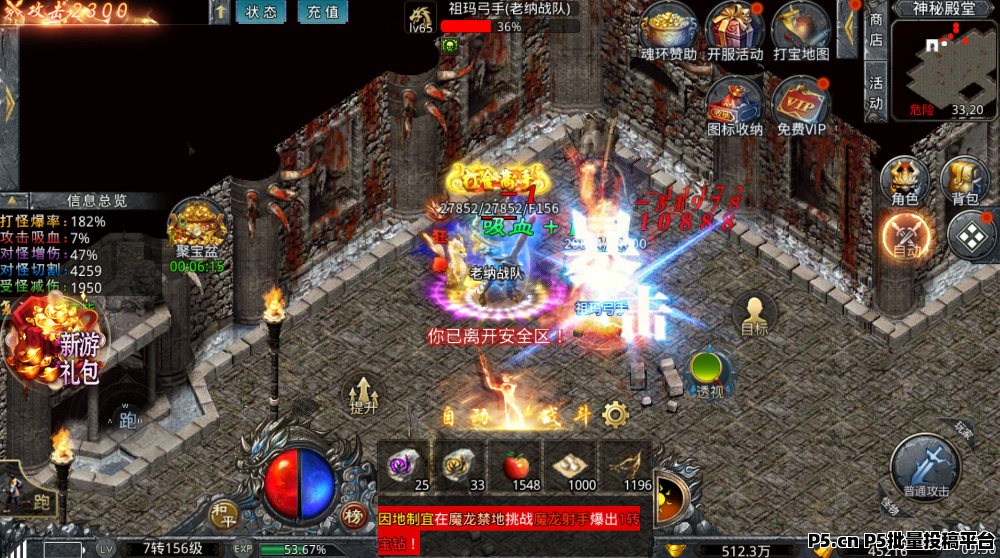The height and width of the screenshot is (558, 1000).
Task: Activate the 透视 see-through skill
Action: [709, 374]
